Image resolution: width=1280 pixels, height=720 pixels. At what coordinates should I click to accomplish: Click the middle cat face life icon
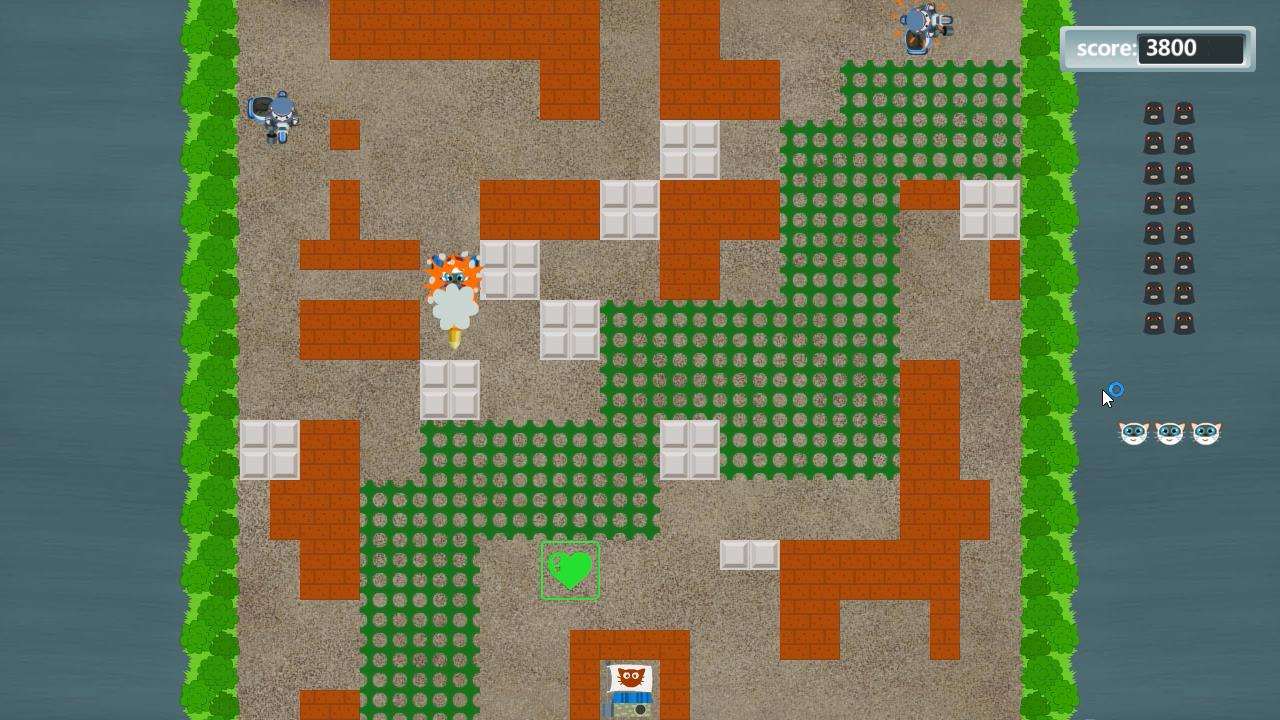(1169, 432)
